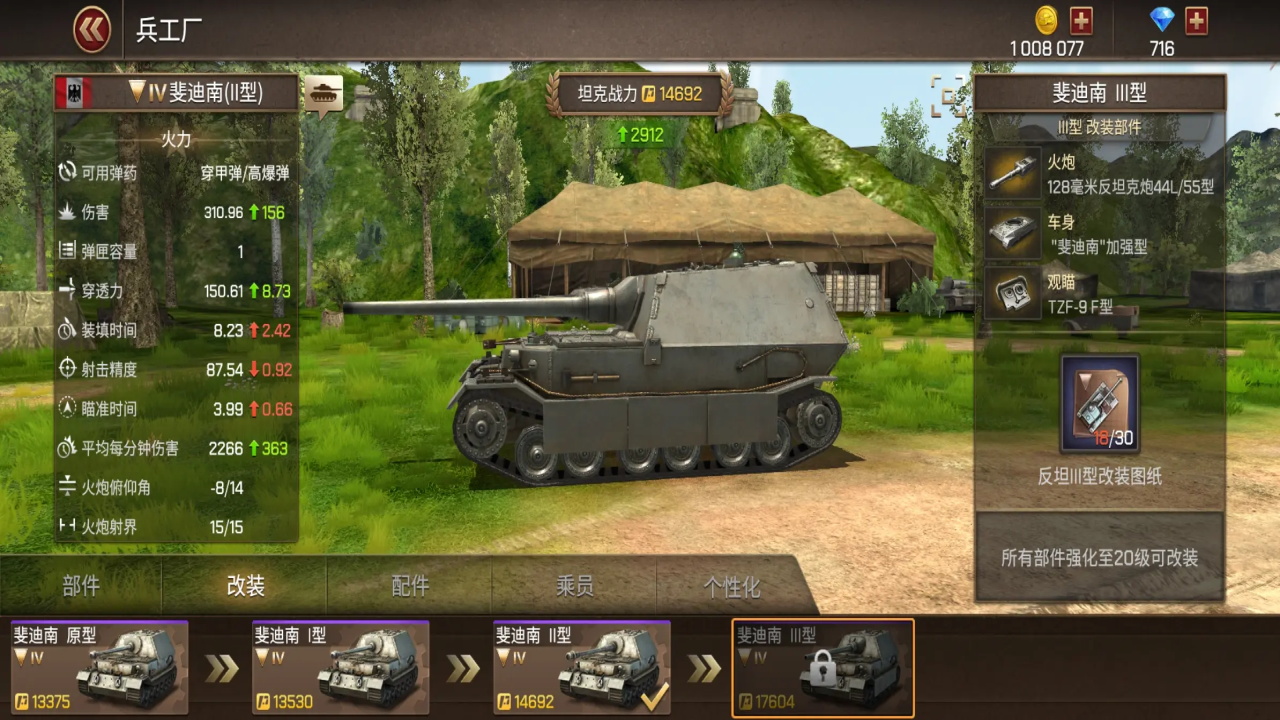Screen dimensions: 1280x720
Task: Select the locked 斐迪南 III型 card
Action: (823, 667)
